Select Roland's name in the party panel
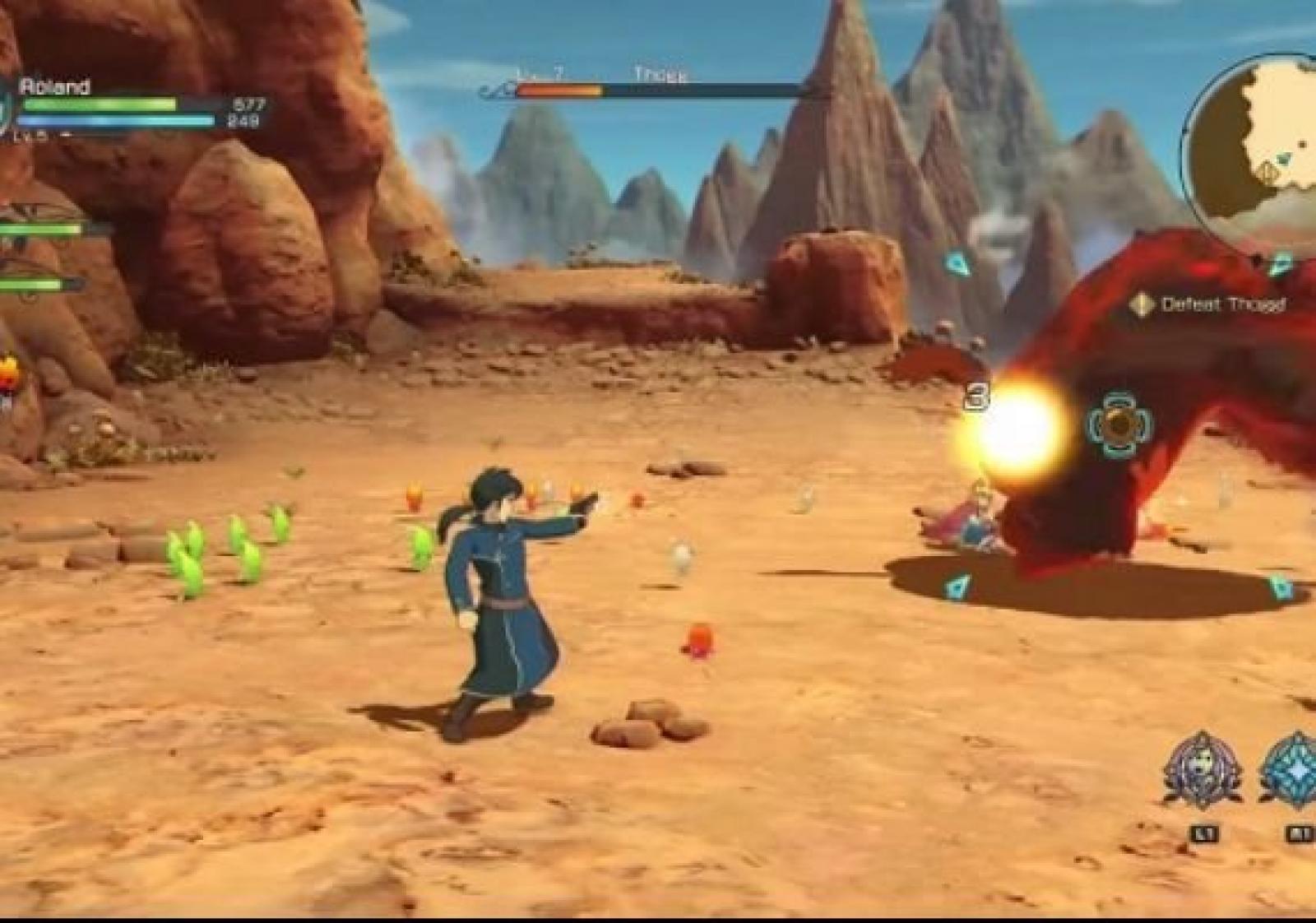 [54, 86]
